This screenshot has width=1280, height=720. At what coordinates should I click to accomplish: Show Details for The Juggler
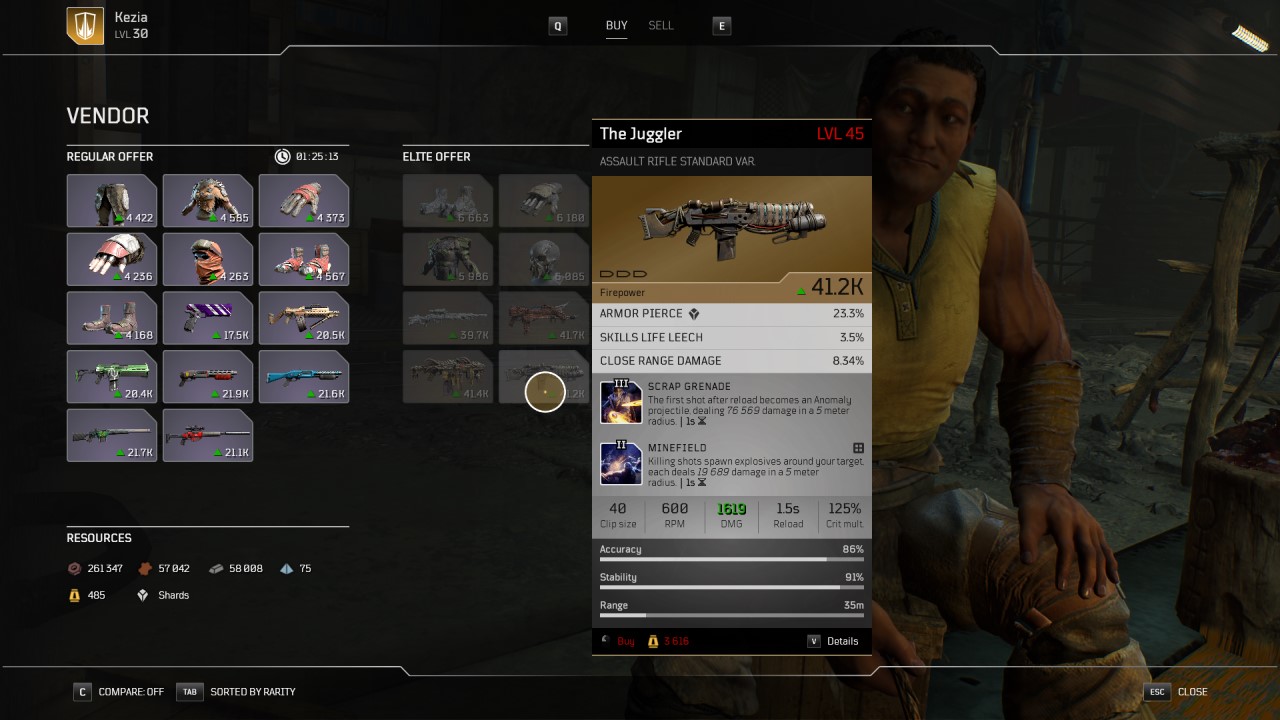pyautogui.click(x=834, y=641)
